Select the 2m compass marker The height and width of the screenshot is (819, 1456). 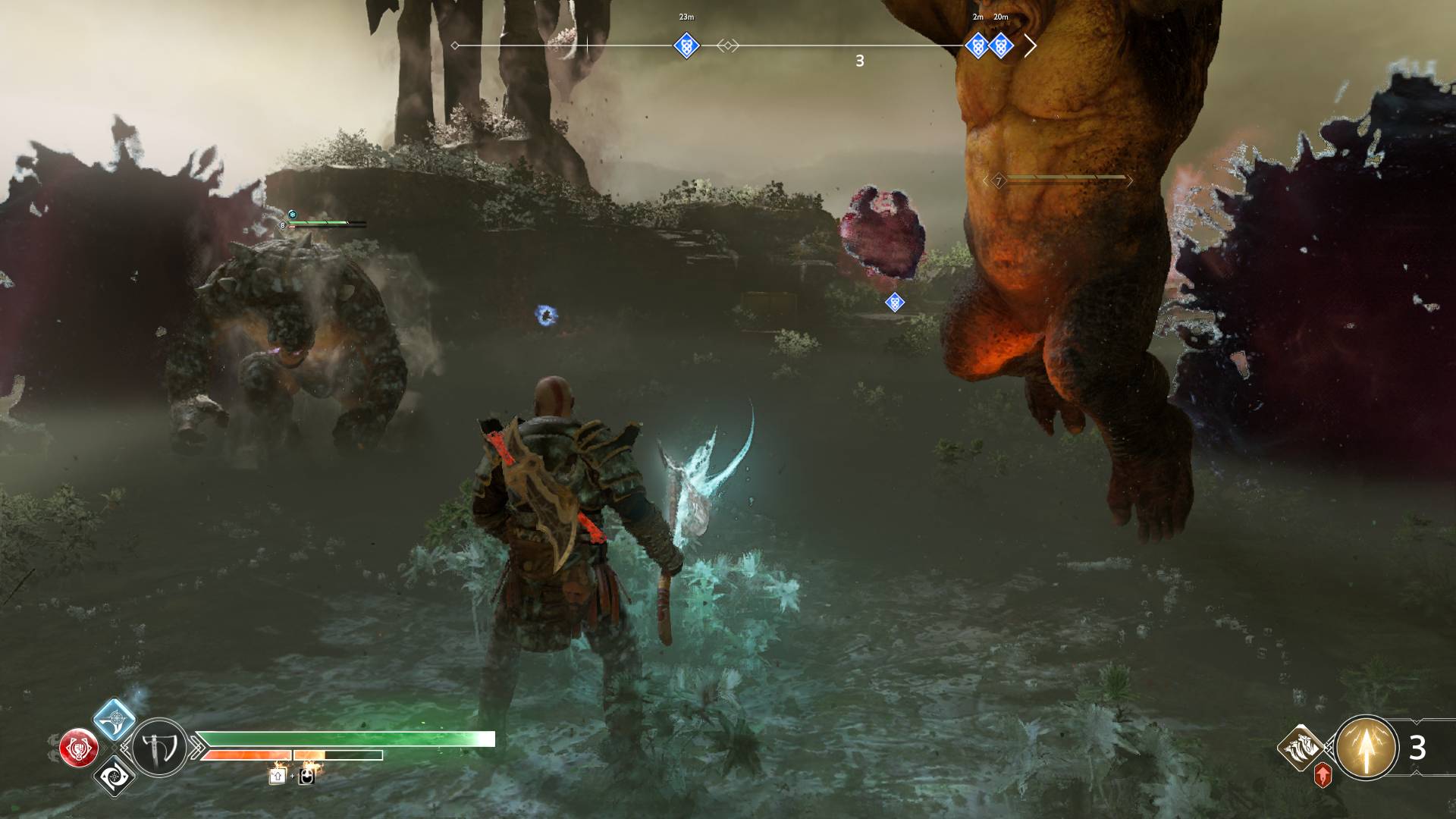point(977,45)
